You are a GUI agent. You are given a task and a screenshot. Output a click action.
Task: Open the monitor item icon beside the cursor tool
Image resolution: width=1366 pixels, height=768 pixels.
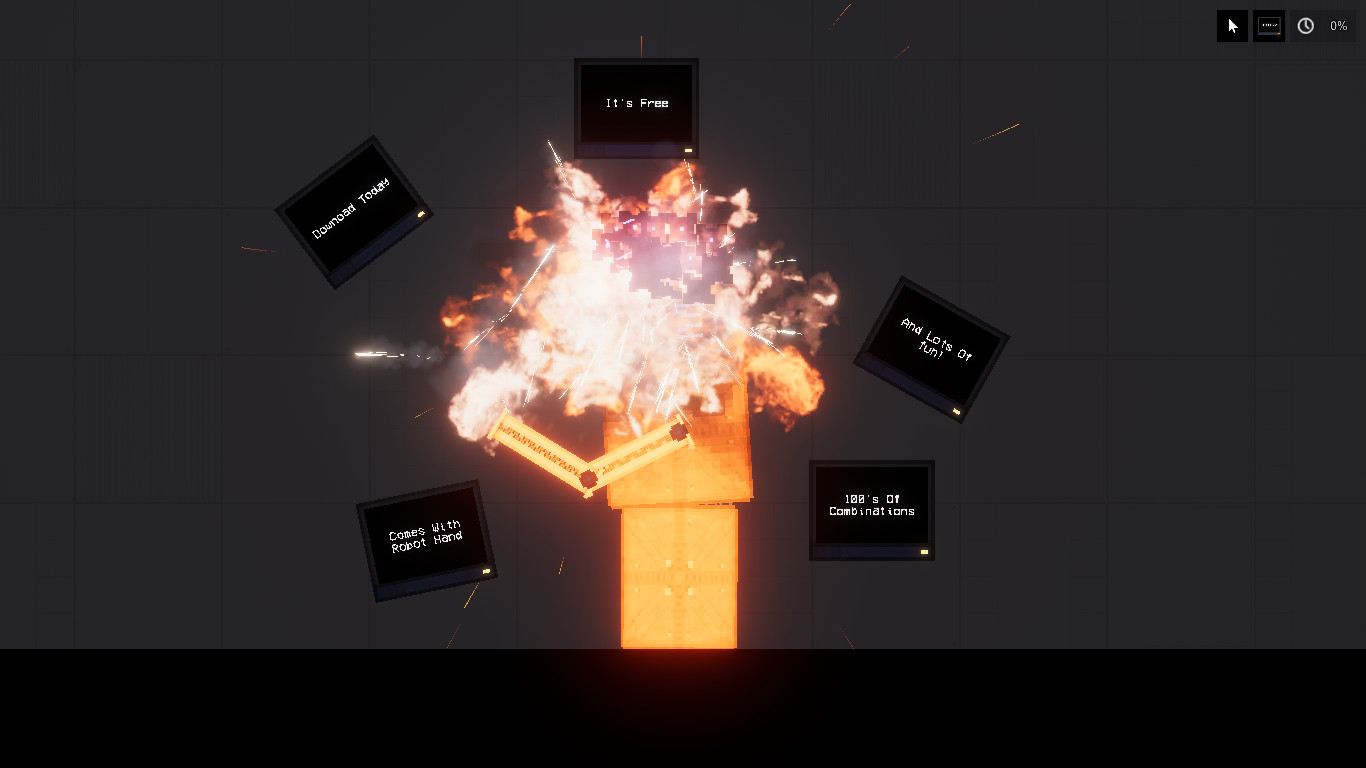click(1268, 25)
